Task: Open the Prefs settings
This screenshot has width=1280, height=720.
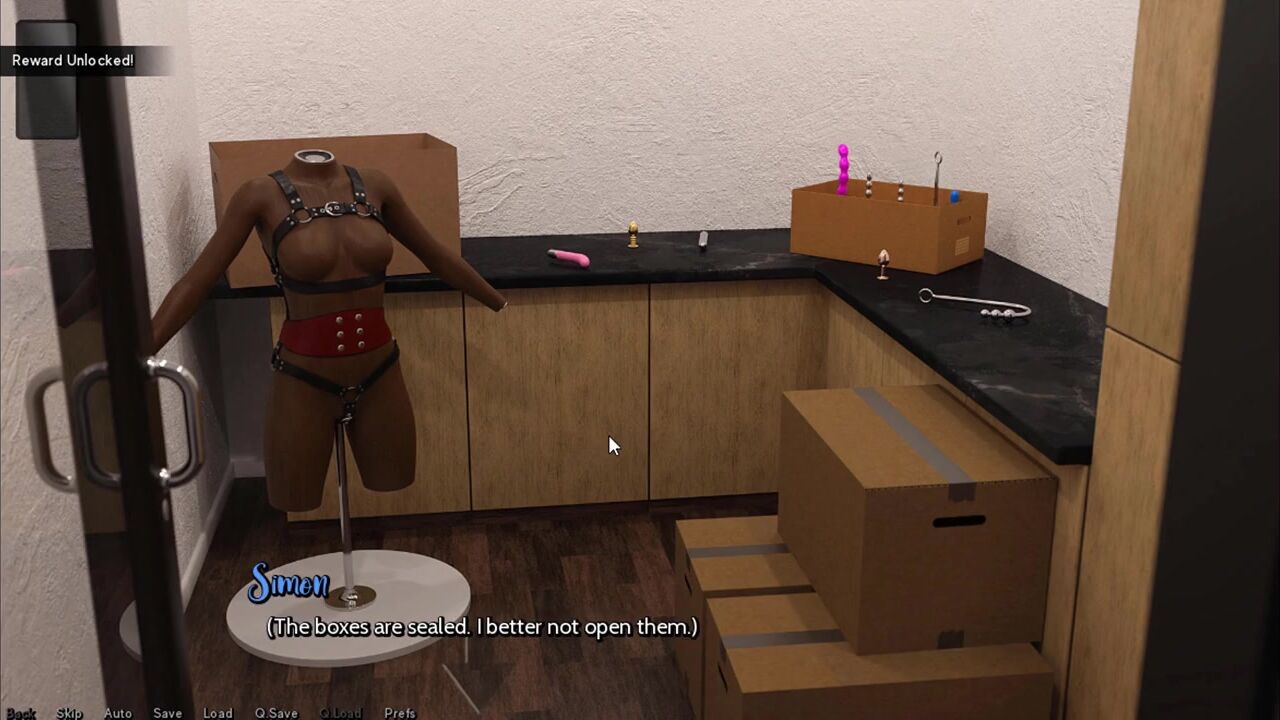Action: point(400,713)
